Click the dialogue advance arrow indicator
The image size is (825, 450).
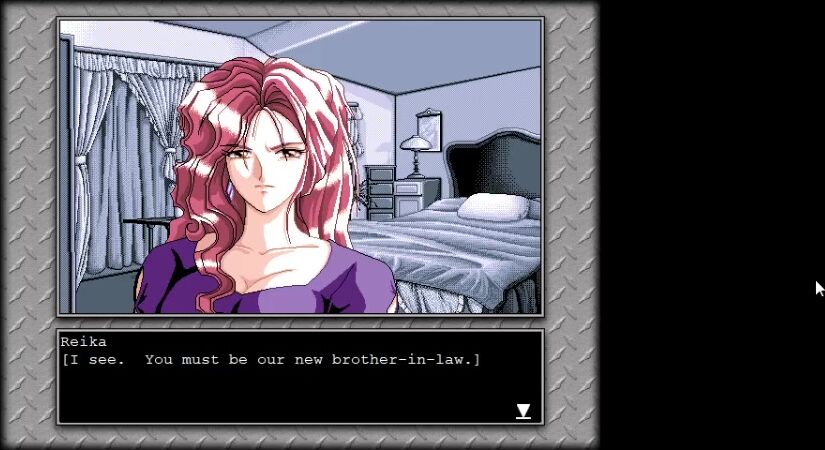pos(523,411)
